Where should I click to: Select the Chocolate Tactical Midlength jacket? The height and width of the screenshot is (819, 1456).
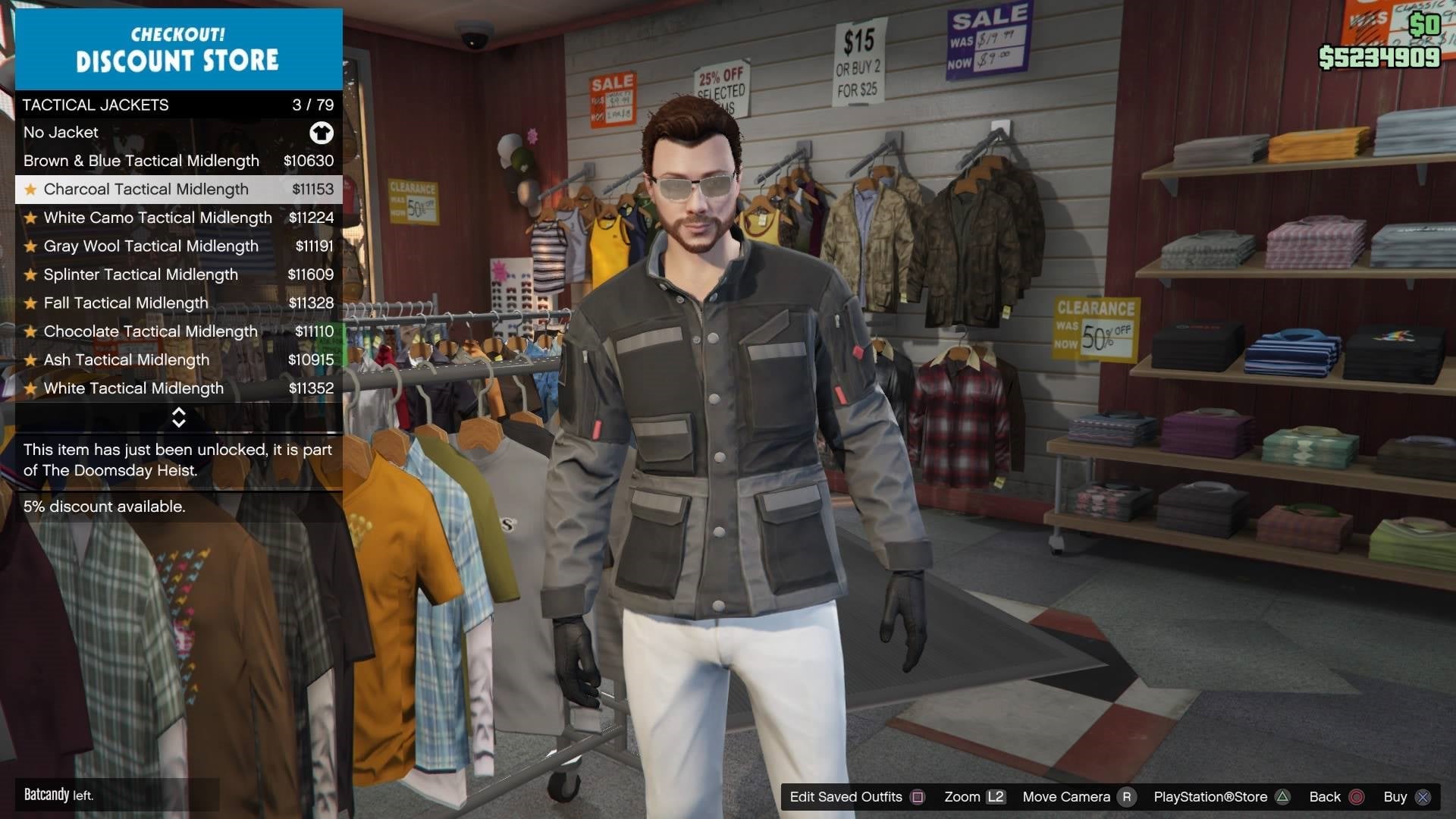149,331
